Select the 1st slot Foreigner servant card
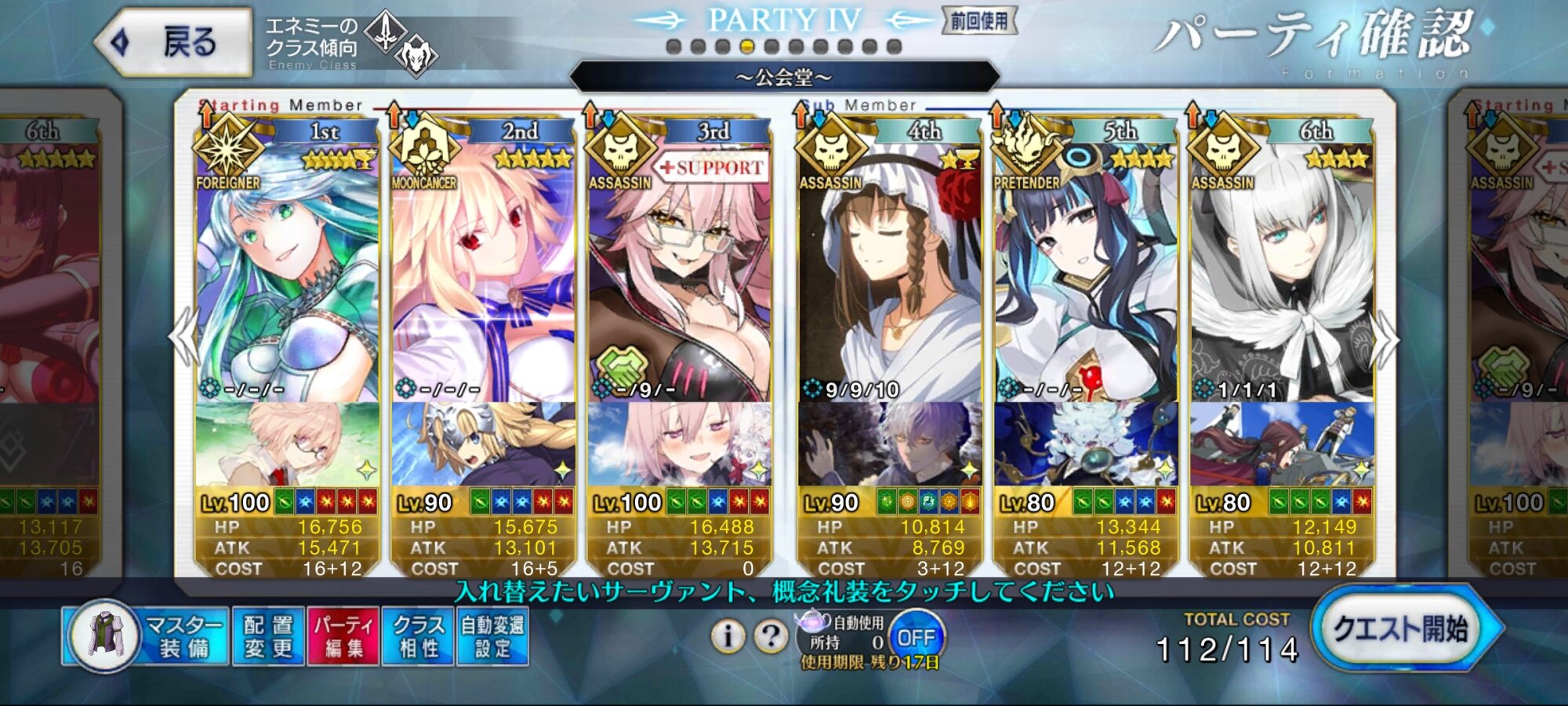Viewport: 1568px width, 706px height. coord(287,275)
